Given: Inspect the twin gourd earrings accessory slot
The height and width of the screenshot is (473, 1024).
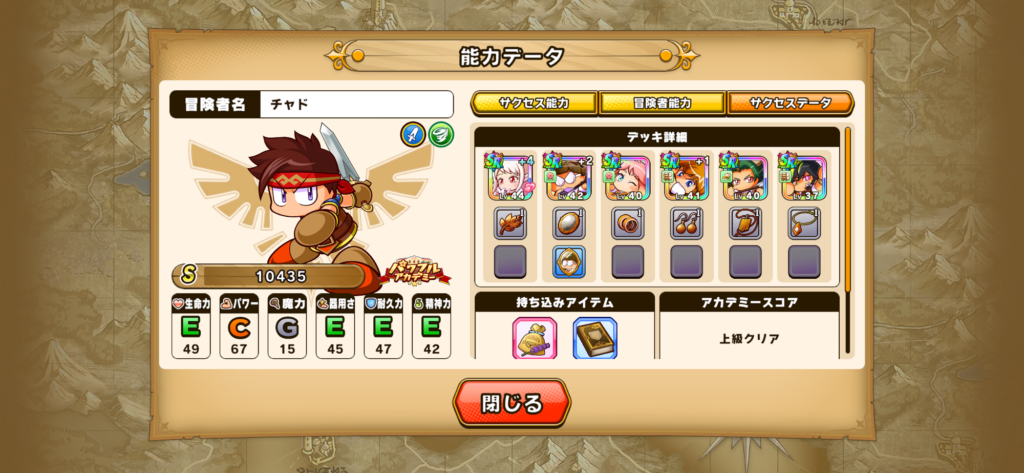Looking at the screenshot, I should click(687, 222).
